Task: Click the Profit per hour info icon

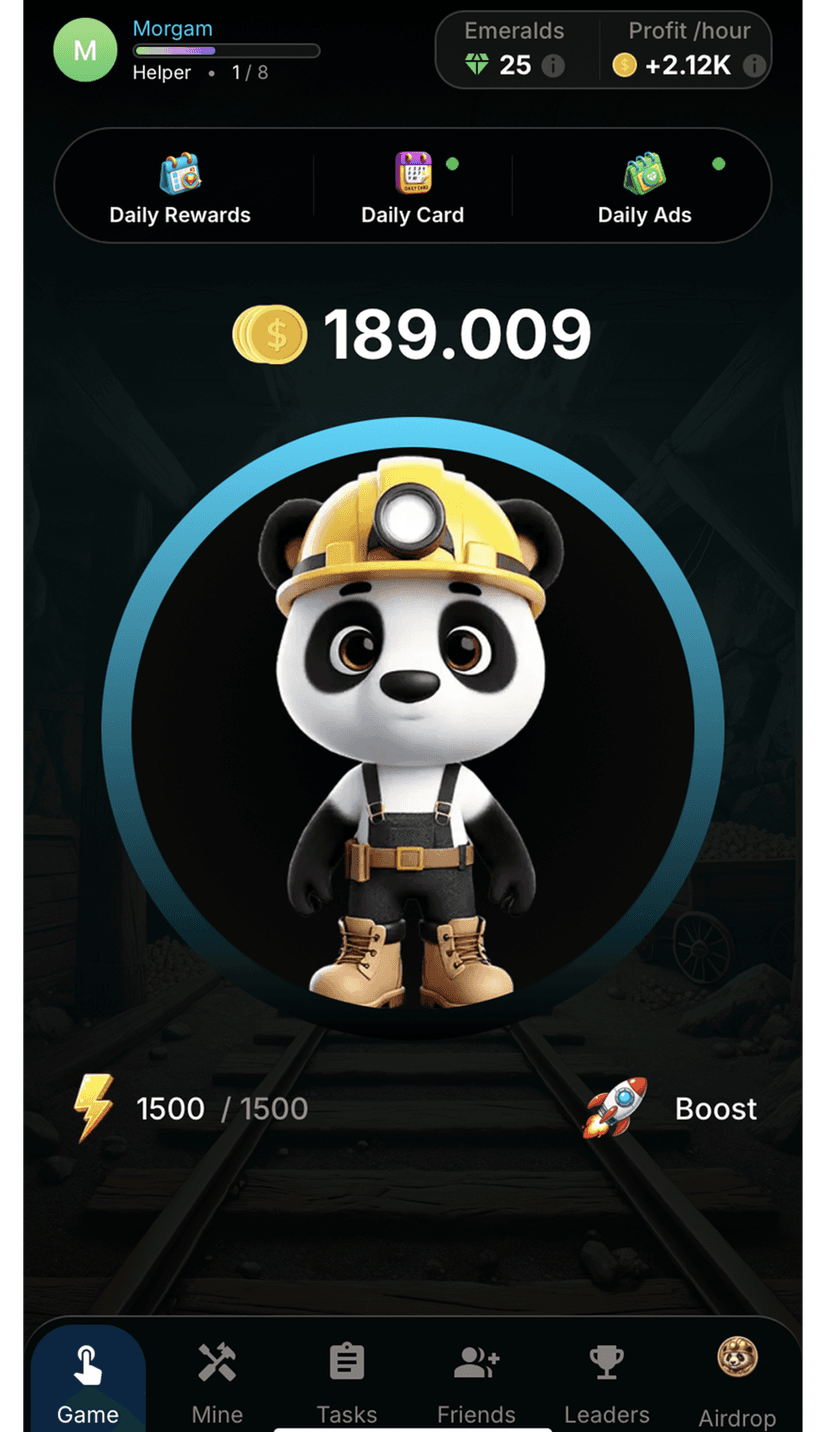Action: [755, 66]
